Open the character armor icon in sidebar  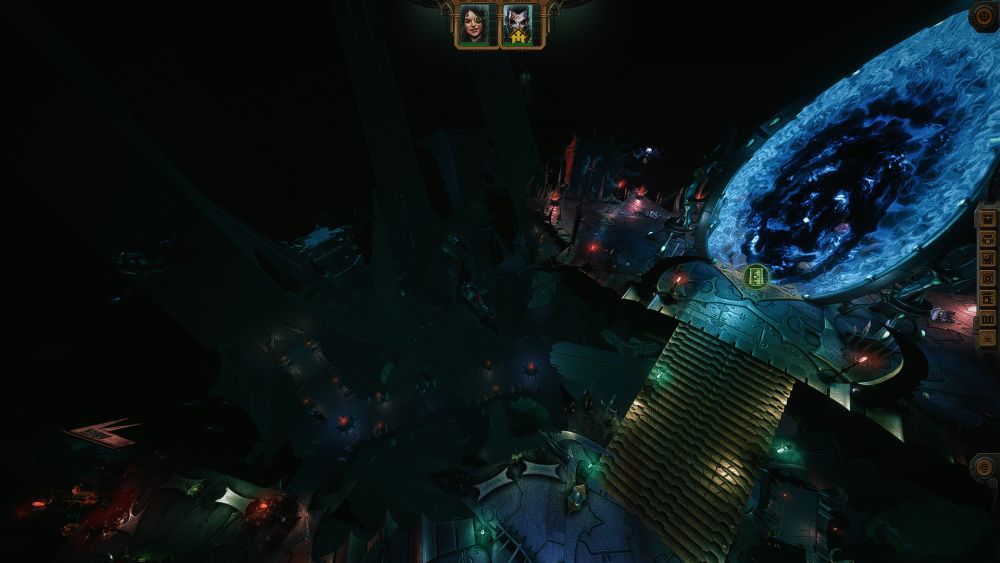tap(988, 239)
